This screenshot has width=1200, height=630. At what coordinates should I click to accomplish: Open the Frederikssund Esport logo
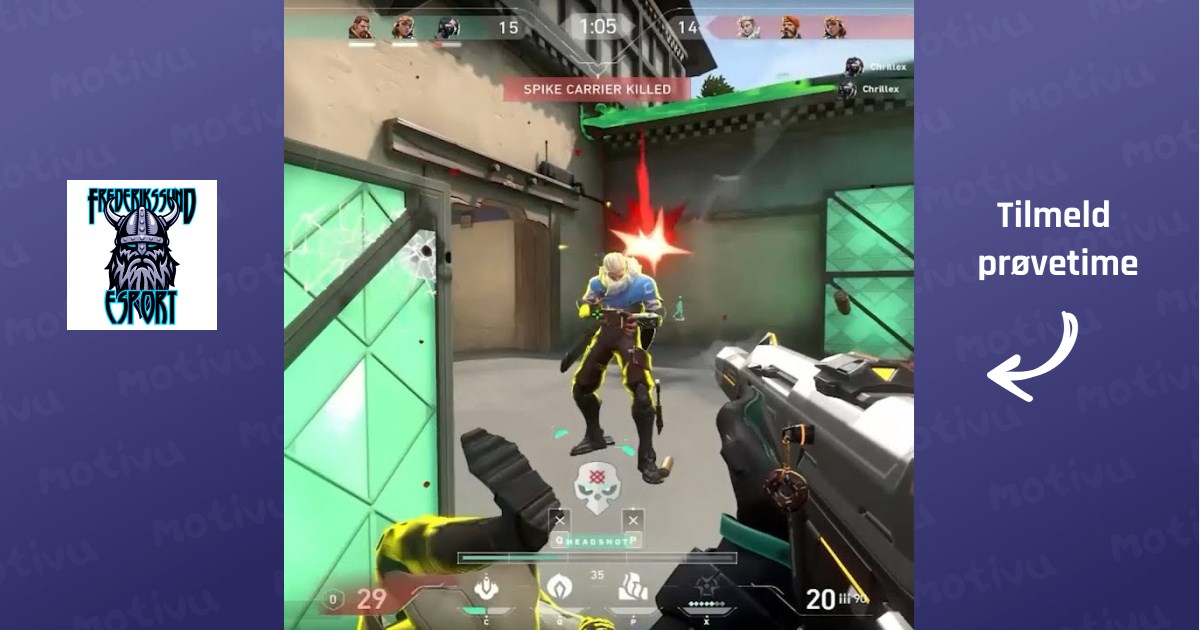[142, 255]
